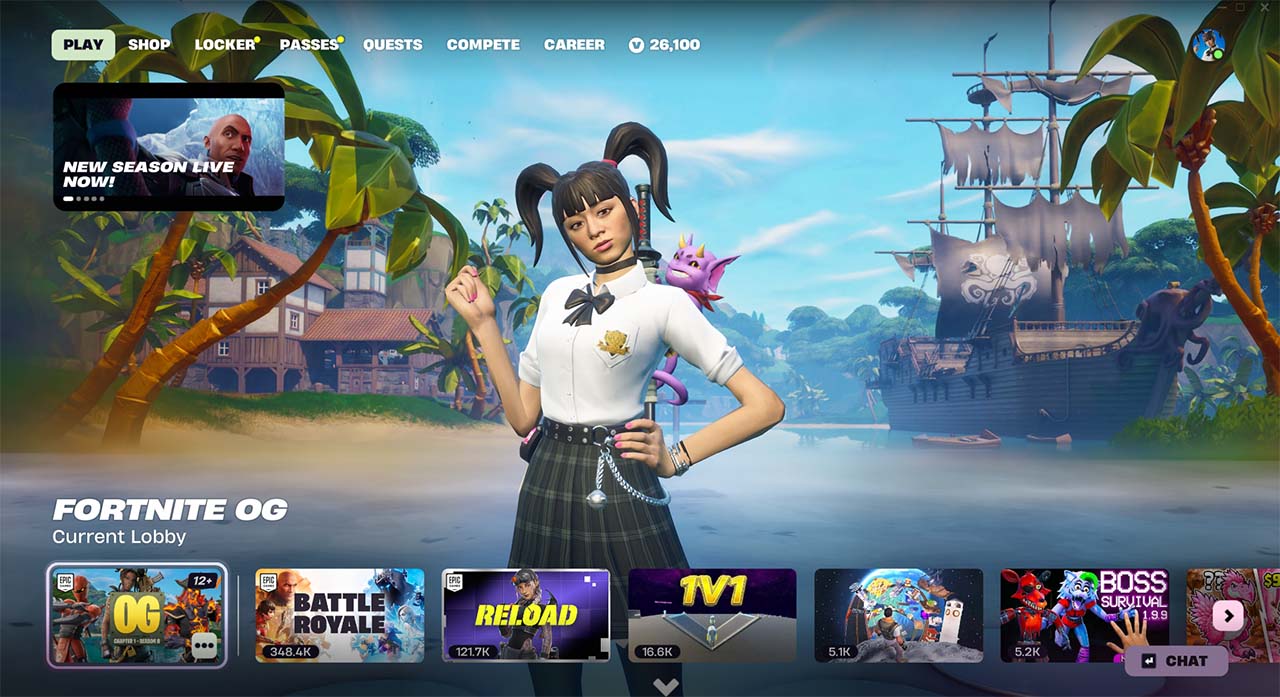
Task: Choose the Boss Survival island tile
Action: pos(1084,614)
